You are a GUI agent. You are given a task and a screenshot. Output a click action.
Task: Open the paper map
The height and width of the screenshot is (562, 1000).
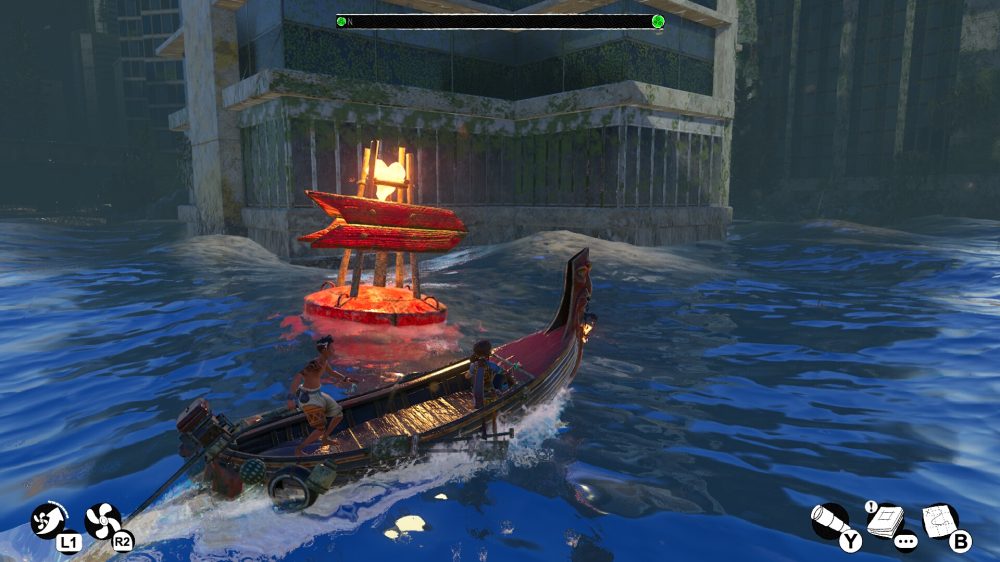click(940, 519)
